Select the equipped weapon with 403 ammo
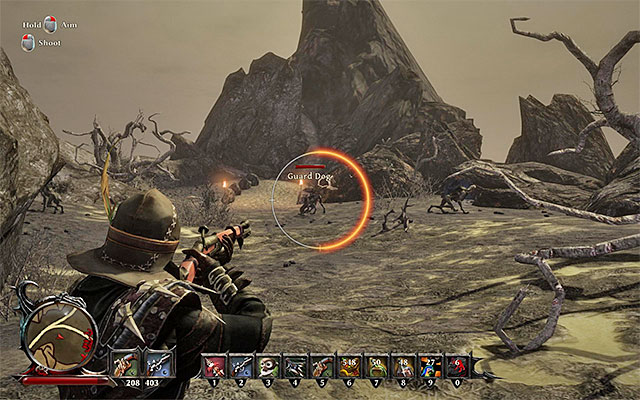Screen dimensions: 640x400 click(157, 364)
